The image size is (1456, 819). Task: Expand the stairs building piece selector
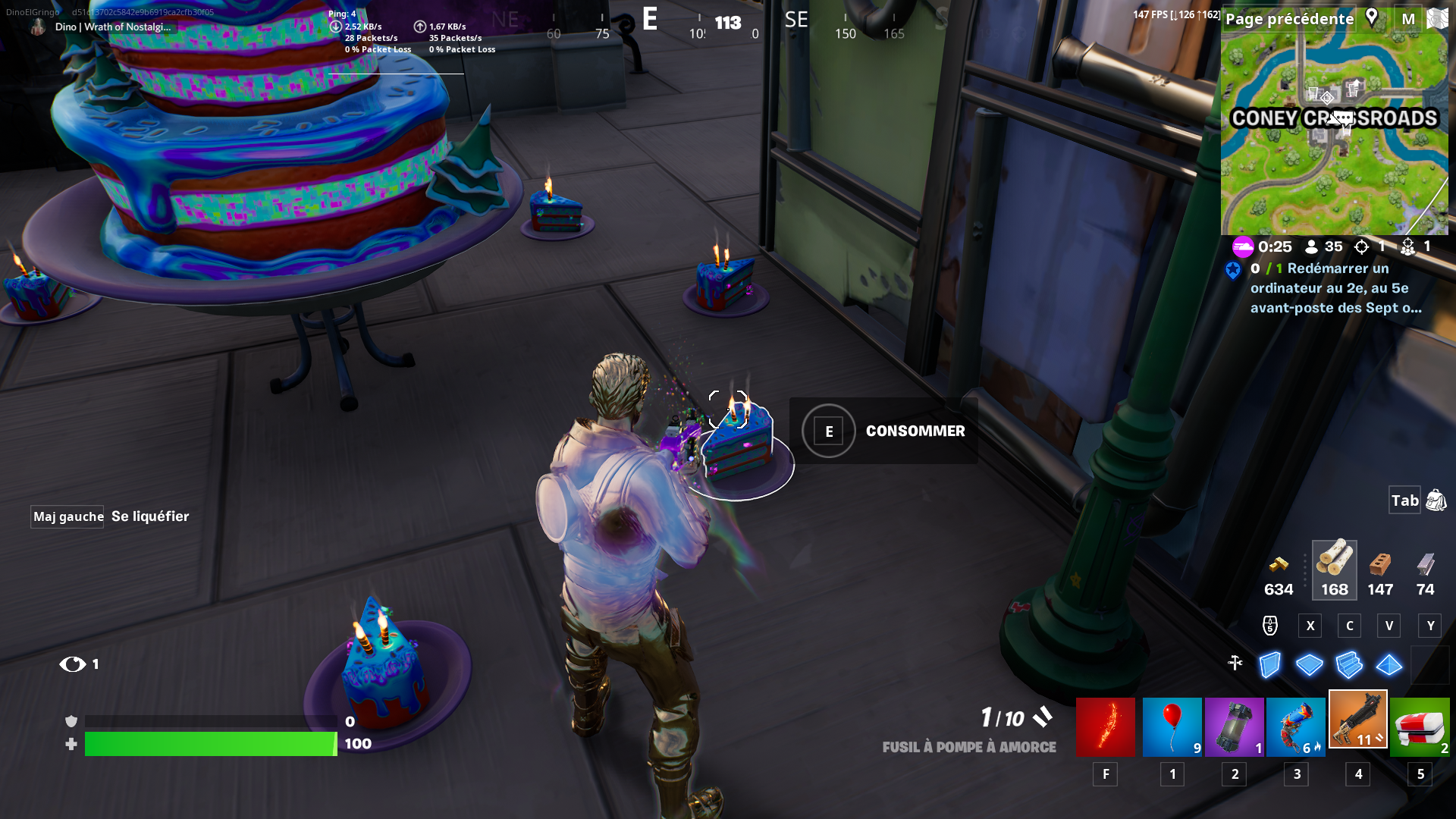1348,665
